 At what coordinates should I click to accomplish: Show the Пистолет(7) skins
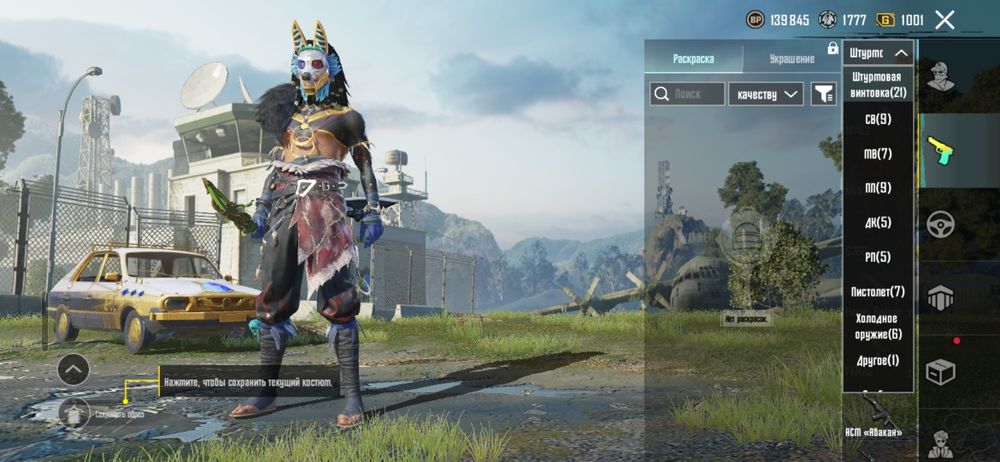click(x=877, y=291)
